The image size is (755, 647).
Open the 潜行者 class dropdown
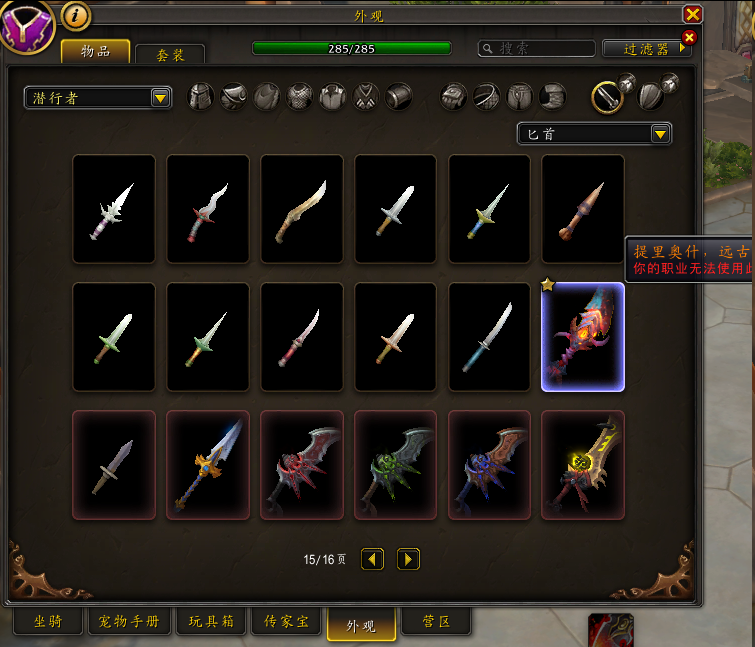tap(98, 97)
